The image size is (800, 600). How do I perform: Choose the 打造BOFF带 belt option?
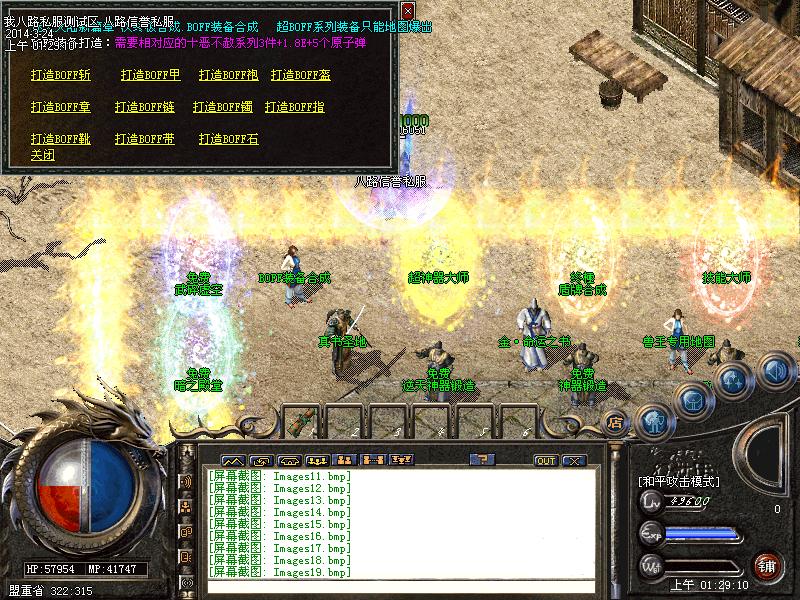tap(144, 139)
